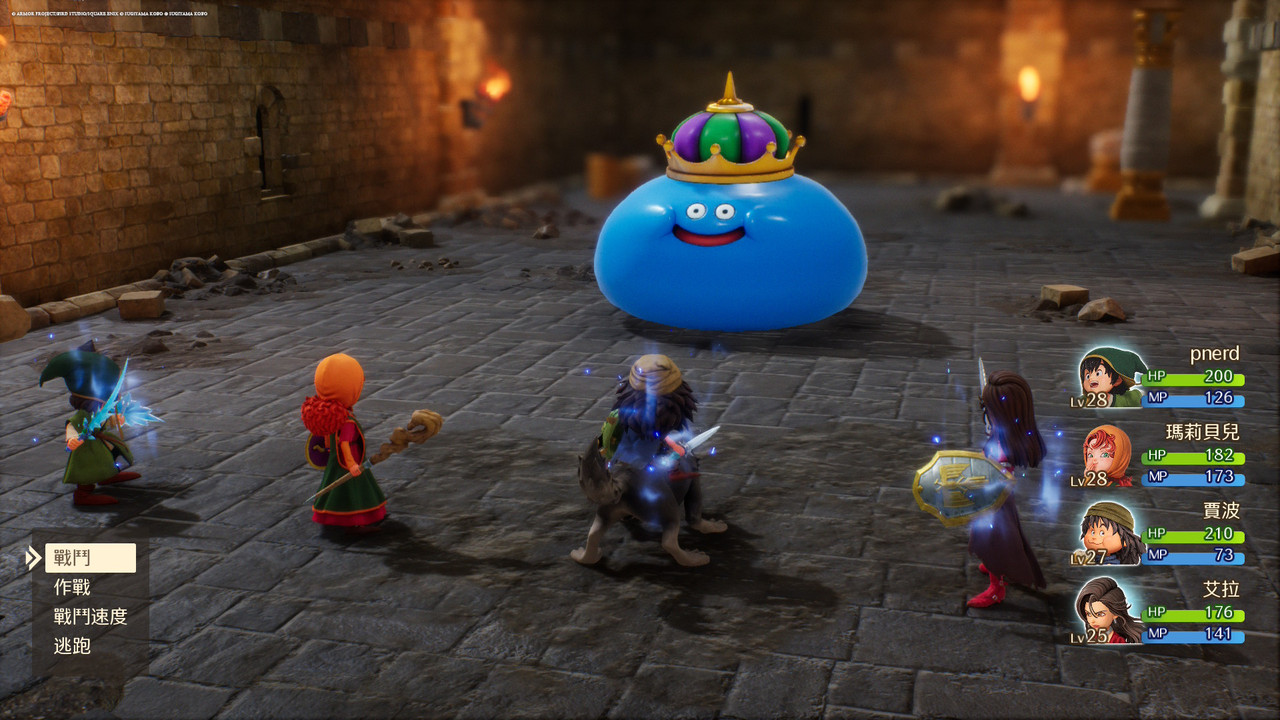1280x720 pixels.
Task: Select the 戰鬥 battle command
Action: point(89,558)
